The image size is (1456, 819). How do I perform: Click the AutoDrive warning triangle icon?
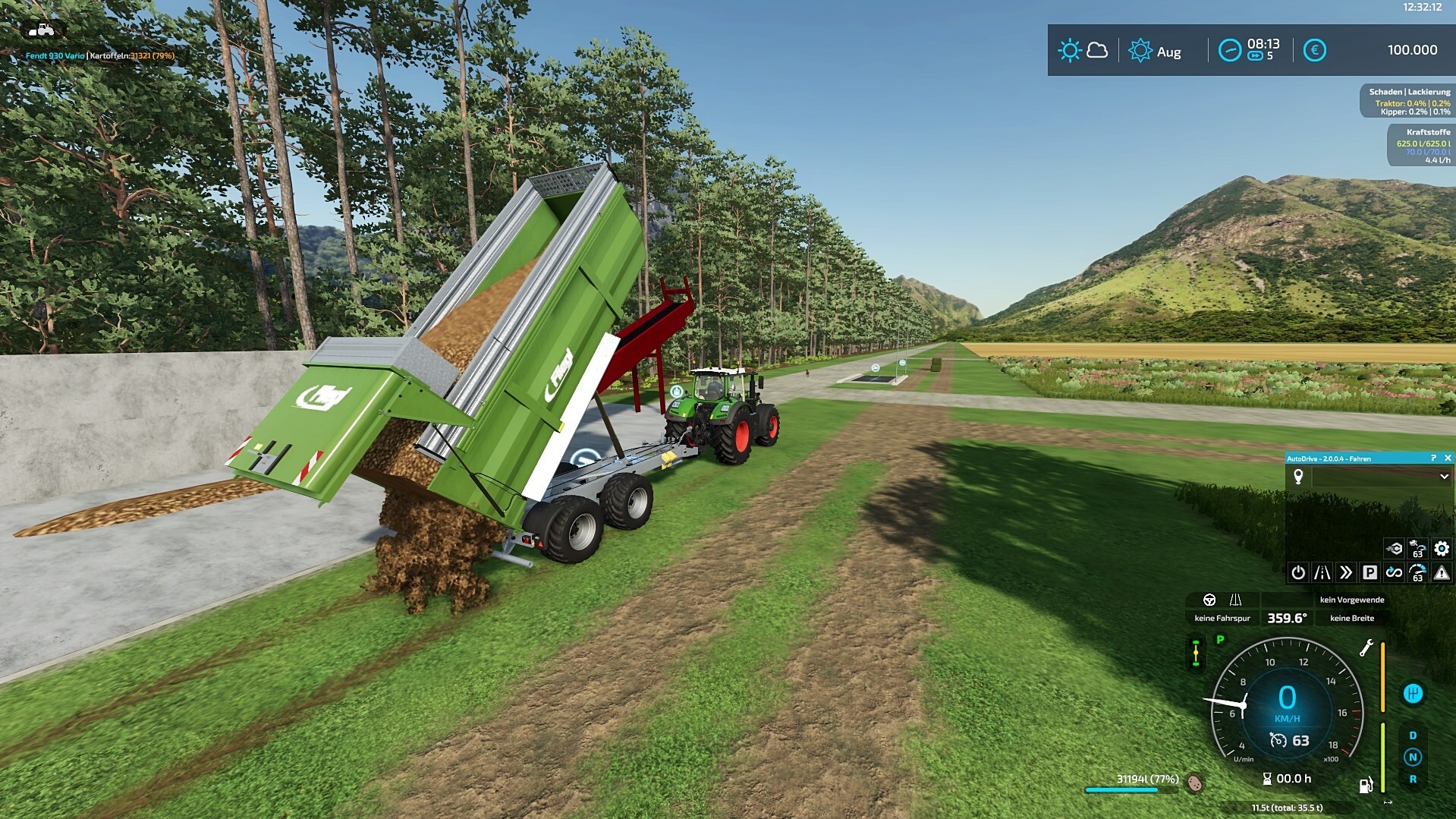pos(1442,572)
